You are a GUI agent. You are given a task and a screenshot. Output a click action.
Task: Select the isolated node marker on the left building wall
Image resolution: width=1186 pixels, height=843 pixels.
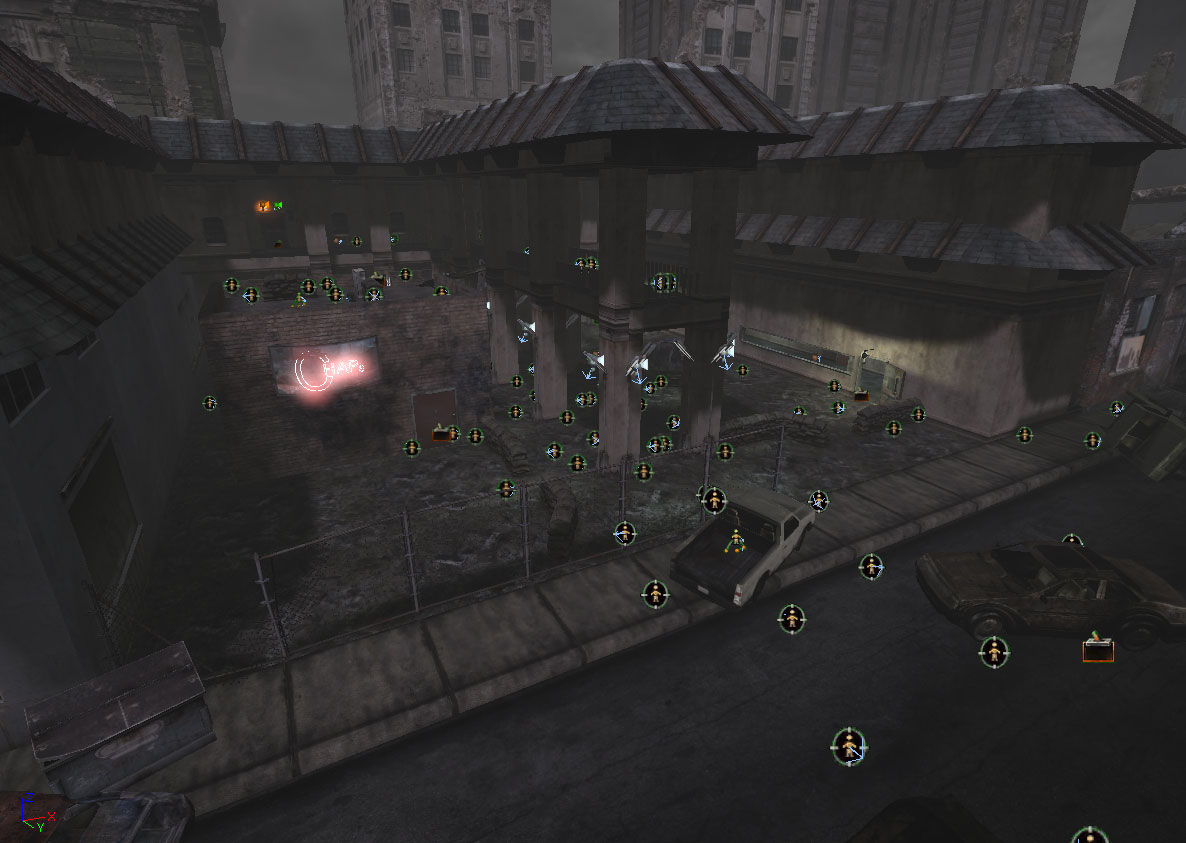209,403
